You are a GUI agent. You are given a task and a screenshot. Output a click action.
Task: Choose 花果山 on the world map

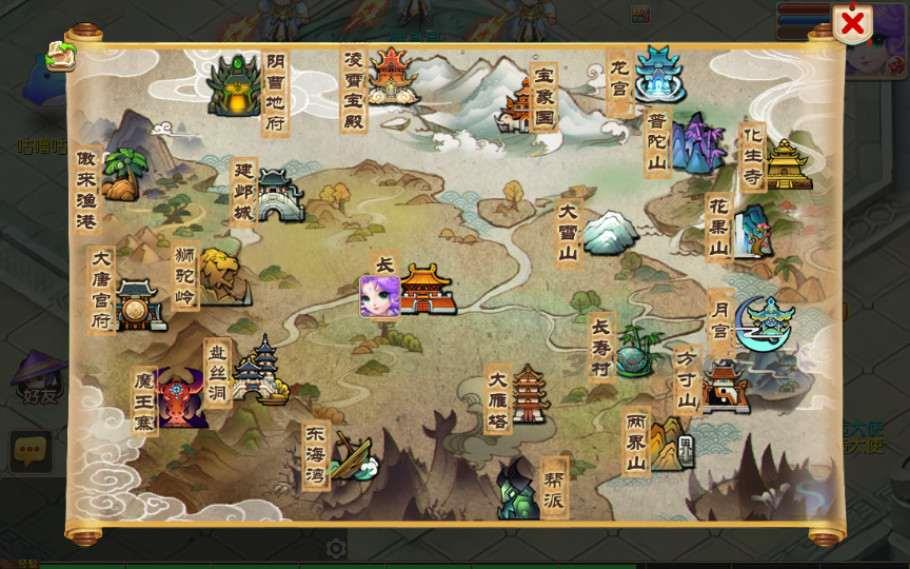[x=754, y=232]
